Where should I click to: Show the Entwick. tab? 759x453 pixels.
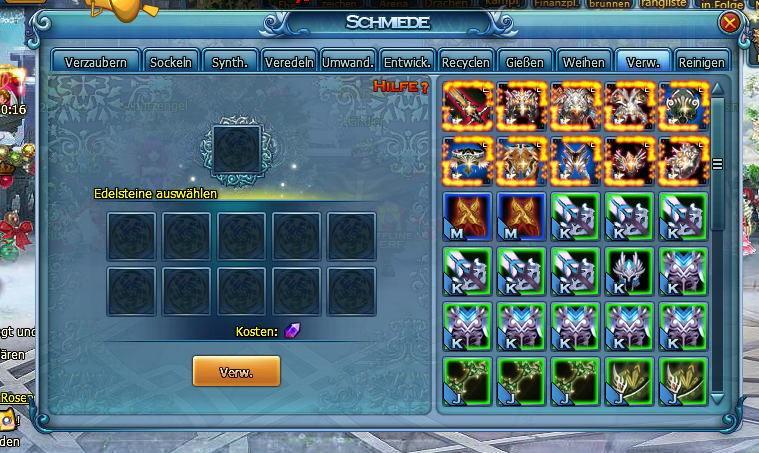[407, 62]
